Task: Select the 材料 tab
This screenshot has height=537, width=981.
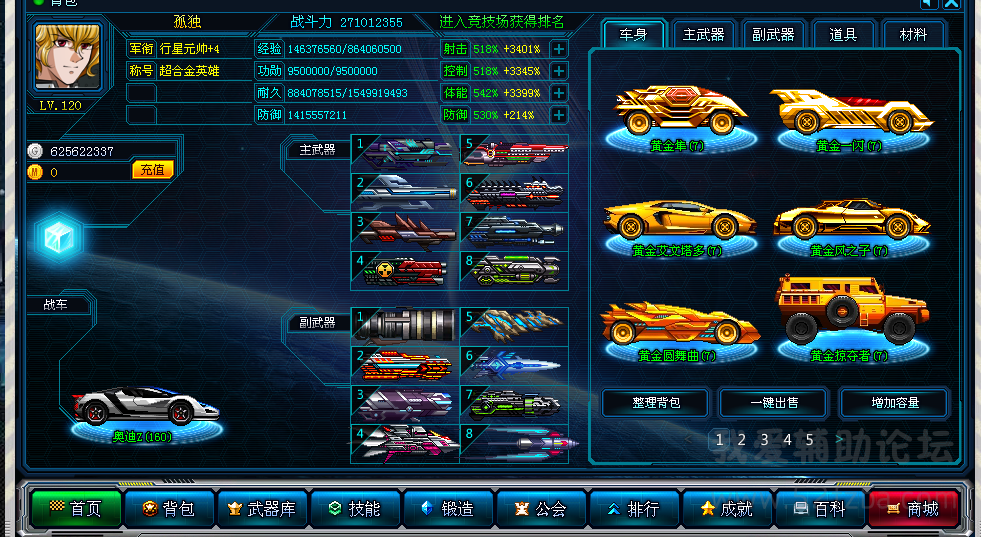Action: (913, 35)
